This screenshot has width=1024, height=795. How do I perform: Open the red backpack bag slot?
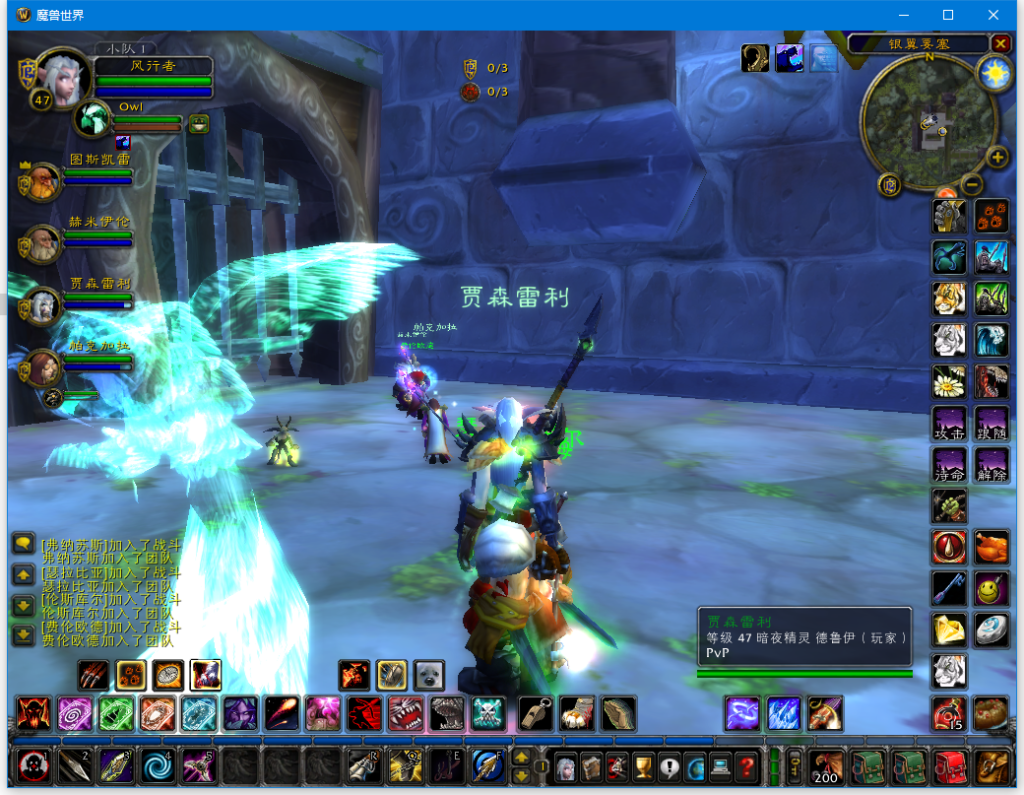click(x=949, y=767)
